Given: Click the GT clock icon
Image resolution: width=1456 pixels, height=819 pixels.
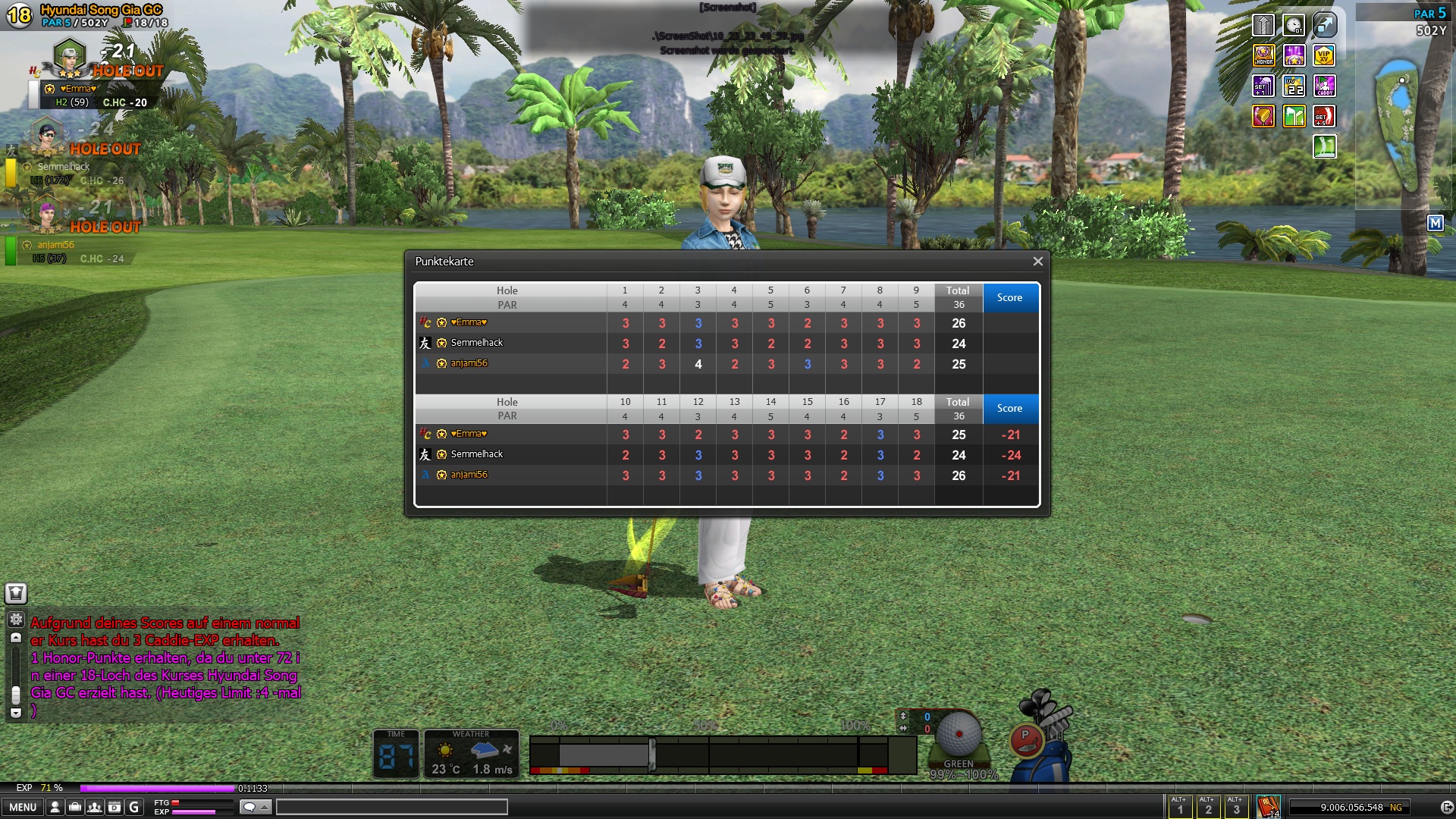Looking at the screenshot, I should 1294,26.
